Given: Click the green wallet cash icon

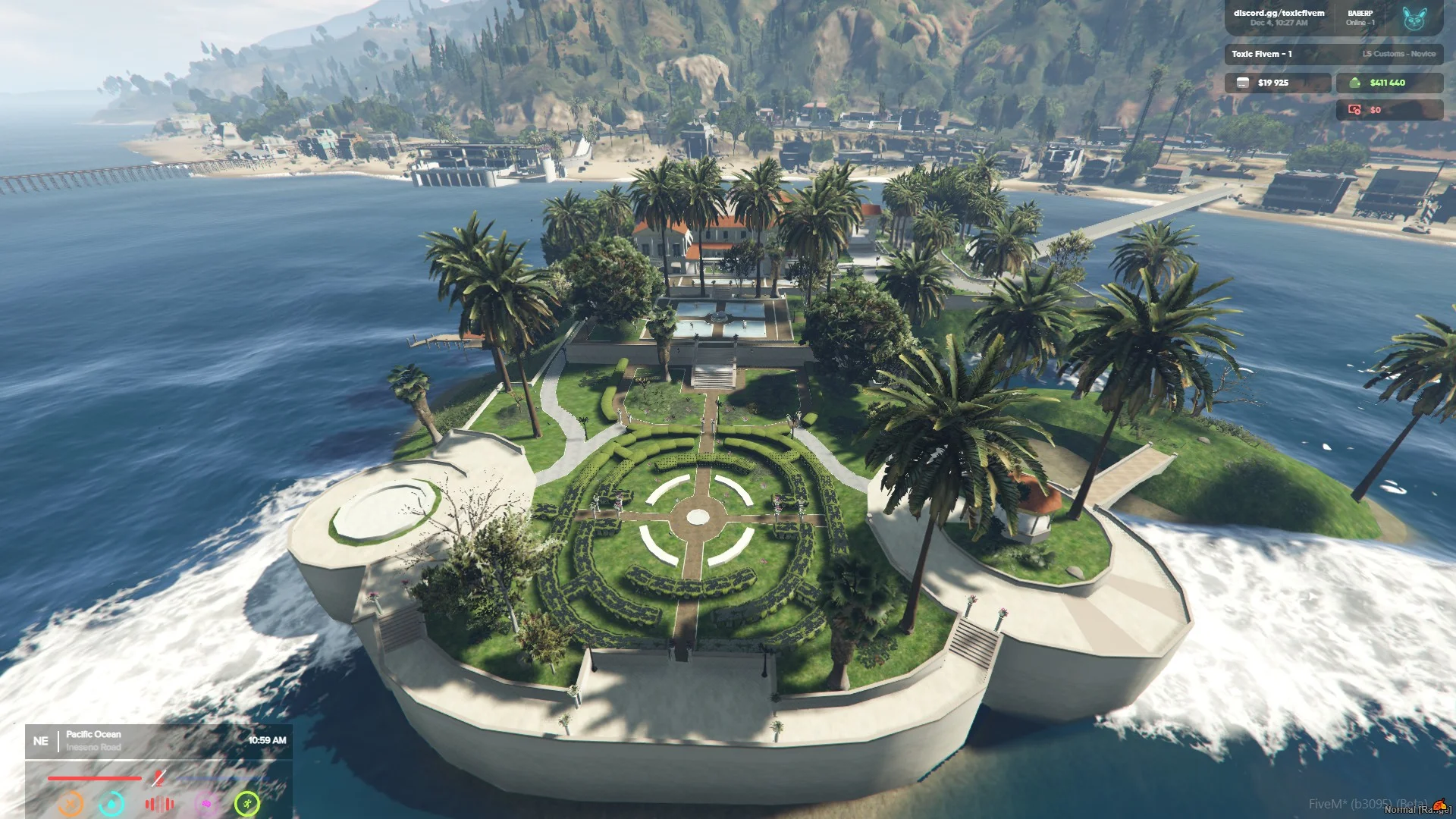Looking at the screenshot, I should 1354,83.
